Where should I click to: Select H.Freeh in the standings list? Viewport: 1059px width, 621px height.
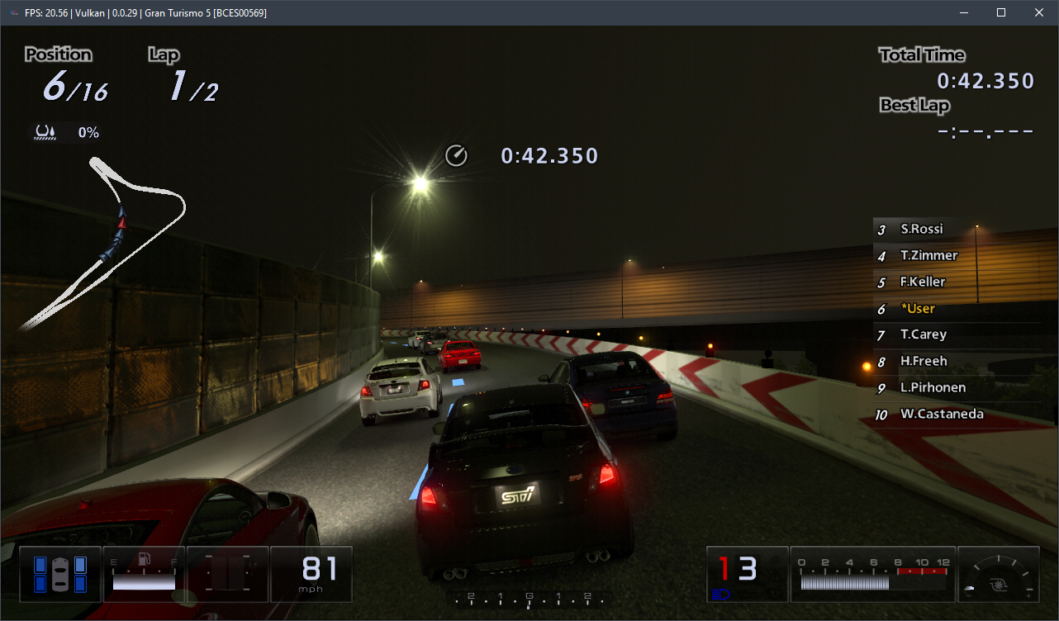tap(923, 361)
